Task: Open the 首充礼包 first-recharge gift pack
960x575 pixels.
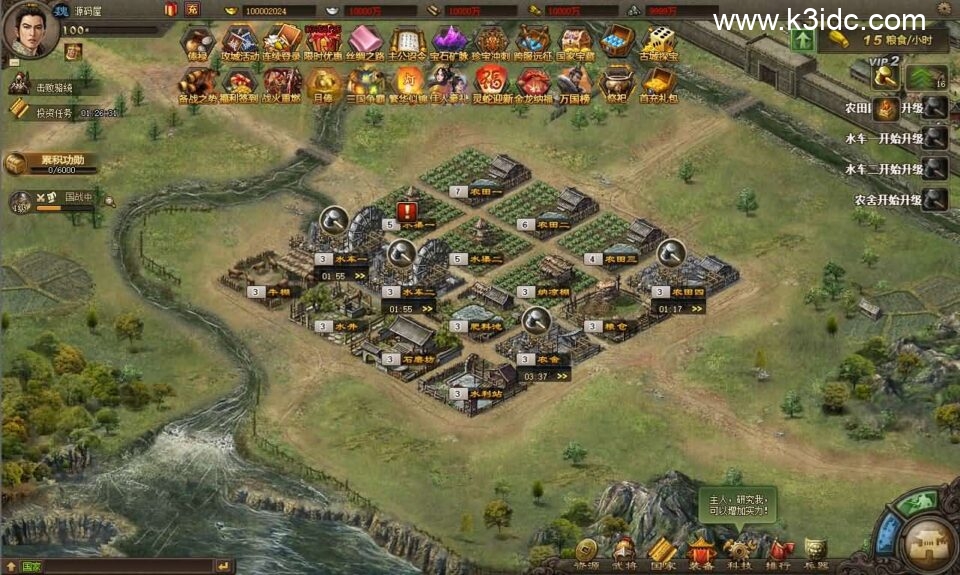Action: pos(658,85)
